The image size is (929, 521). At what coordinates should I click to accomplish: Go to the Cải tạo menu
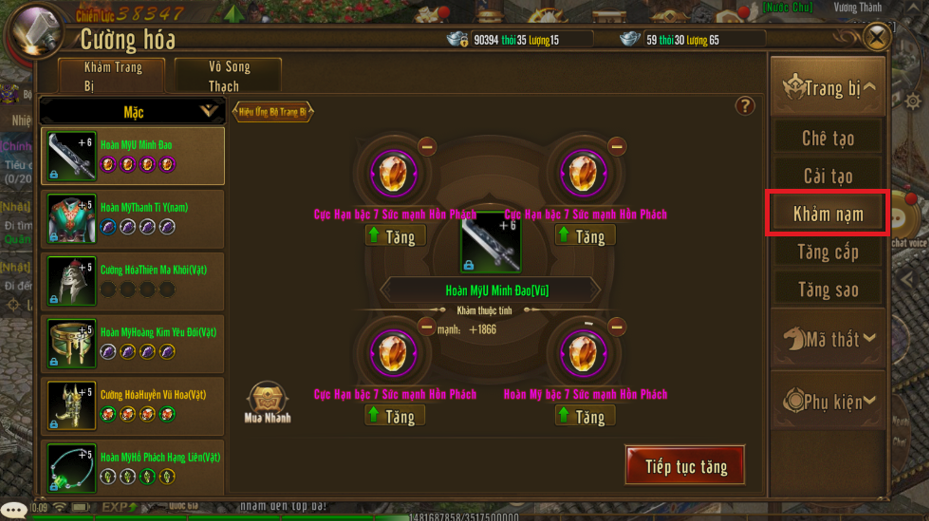827,176
